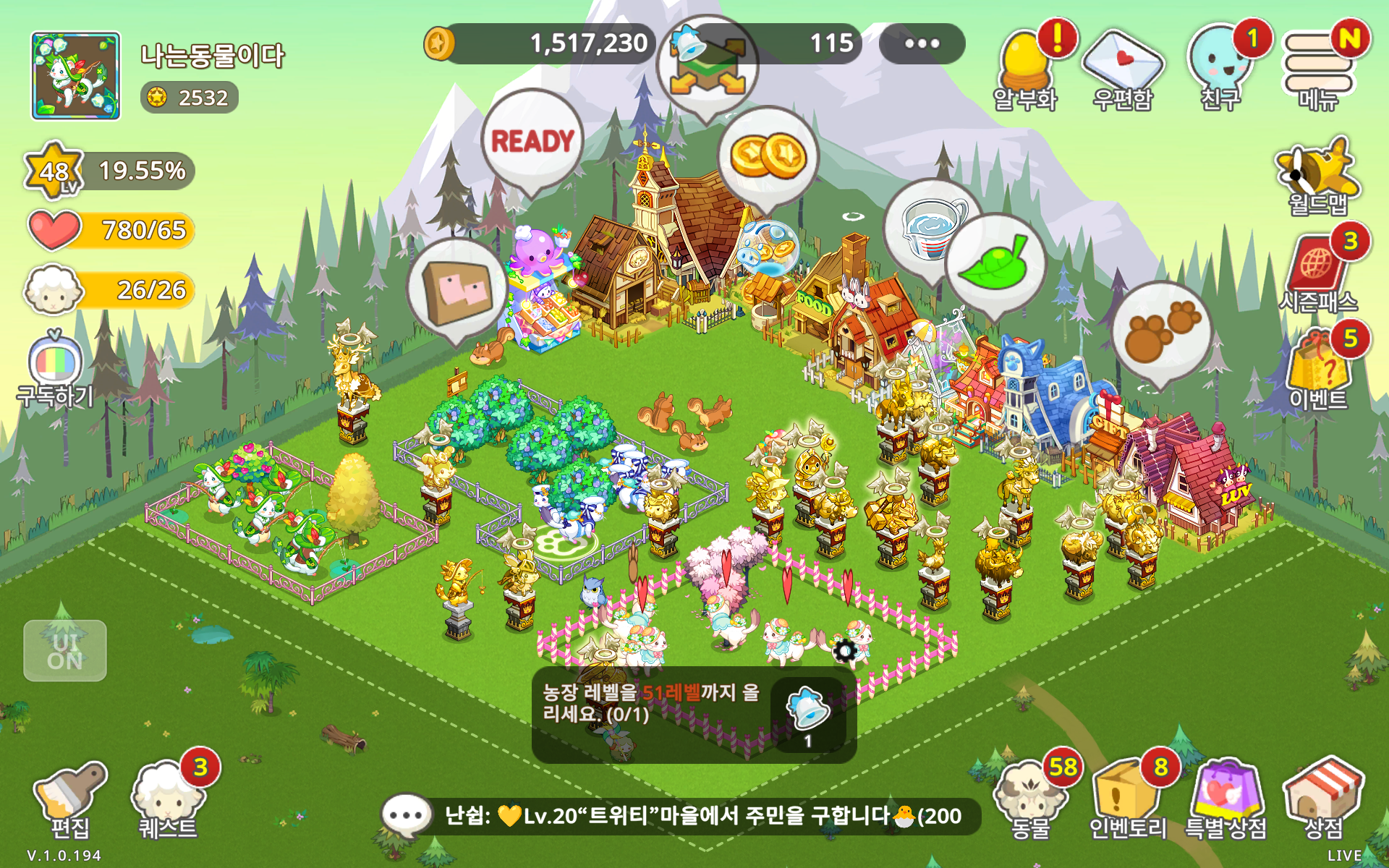Open the 시즌패스 season pass

[1318, 275]
